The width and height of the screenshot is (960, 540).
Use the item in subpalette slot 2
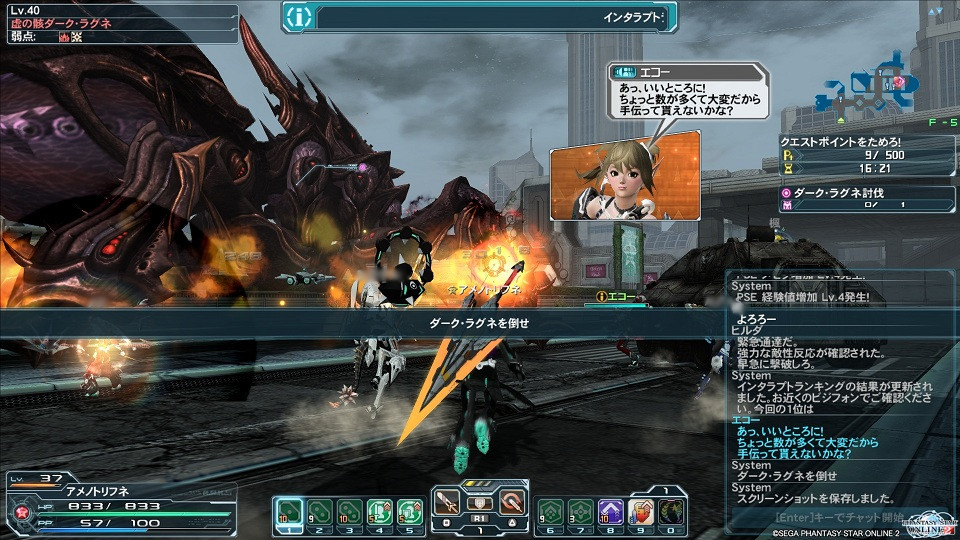pos(319,513)
